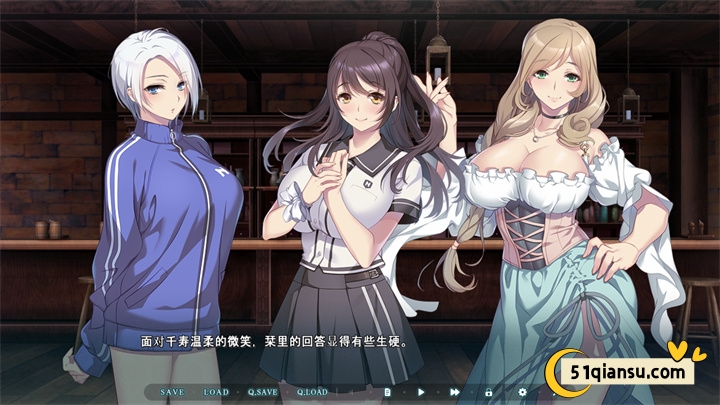Open the backlog document icon
The width and height of the screenshot is (720, 405).
tap(388, 392)
